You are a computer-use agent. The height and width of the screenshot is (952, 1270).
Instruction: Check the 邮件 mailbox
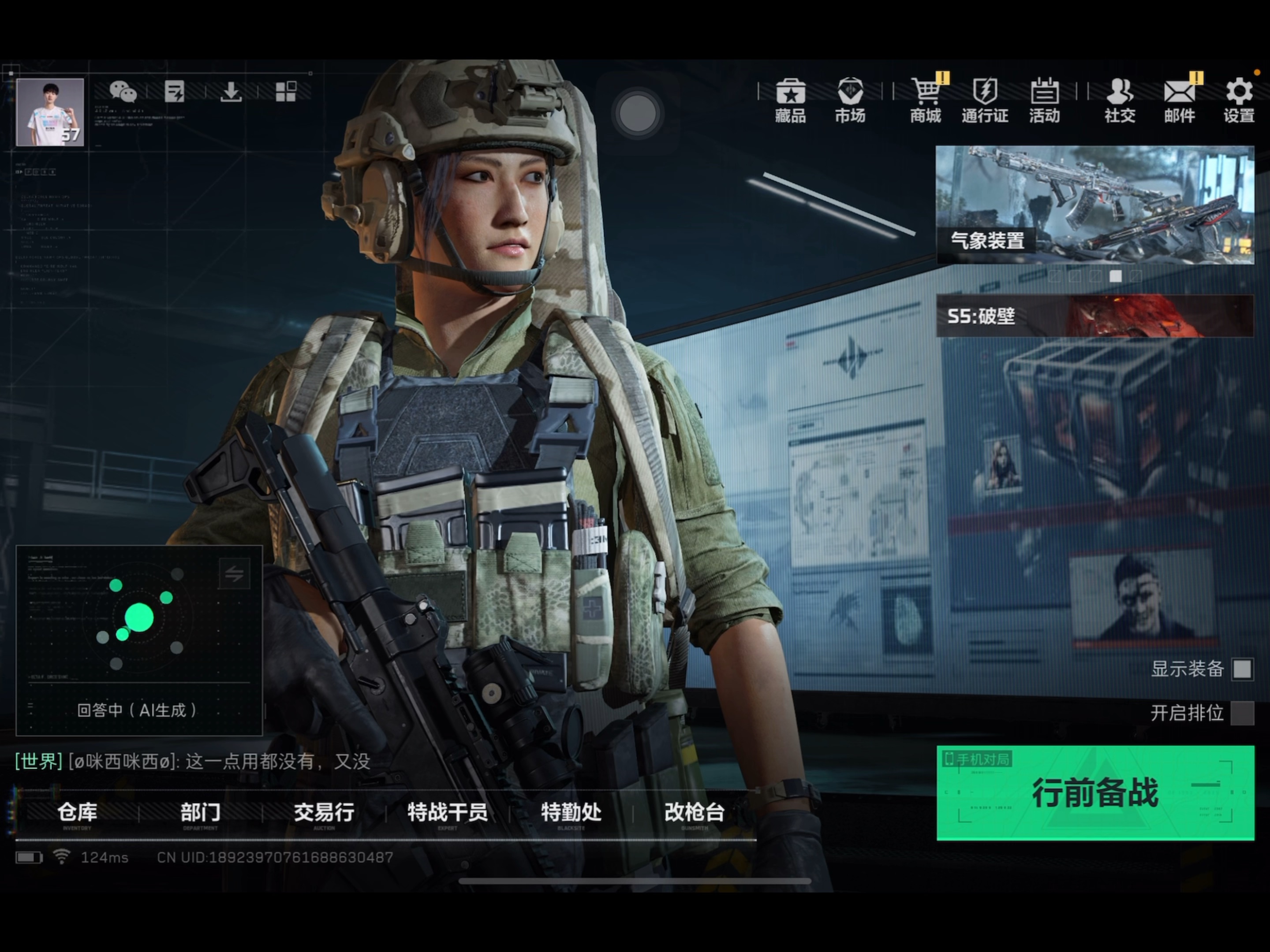click(1179, 100)
